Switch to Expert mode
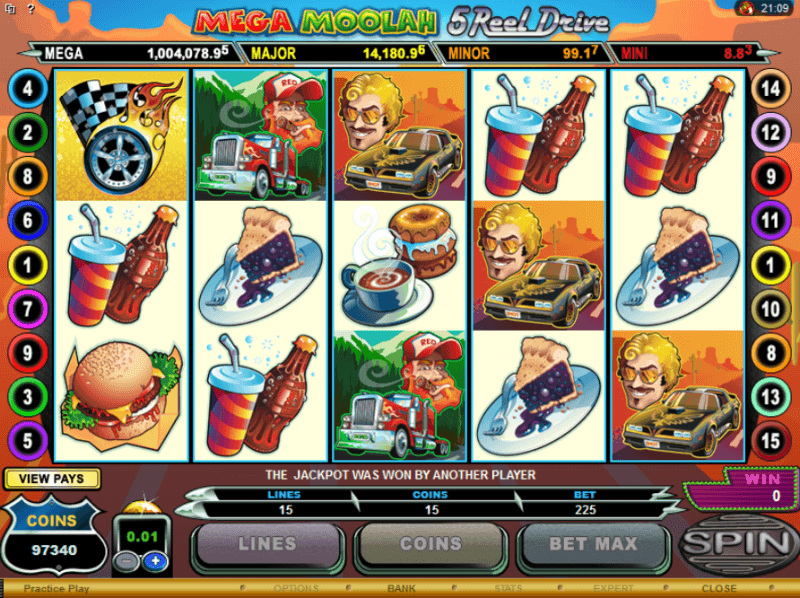Screen dimensions: 800x598 (612, 589)
